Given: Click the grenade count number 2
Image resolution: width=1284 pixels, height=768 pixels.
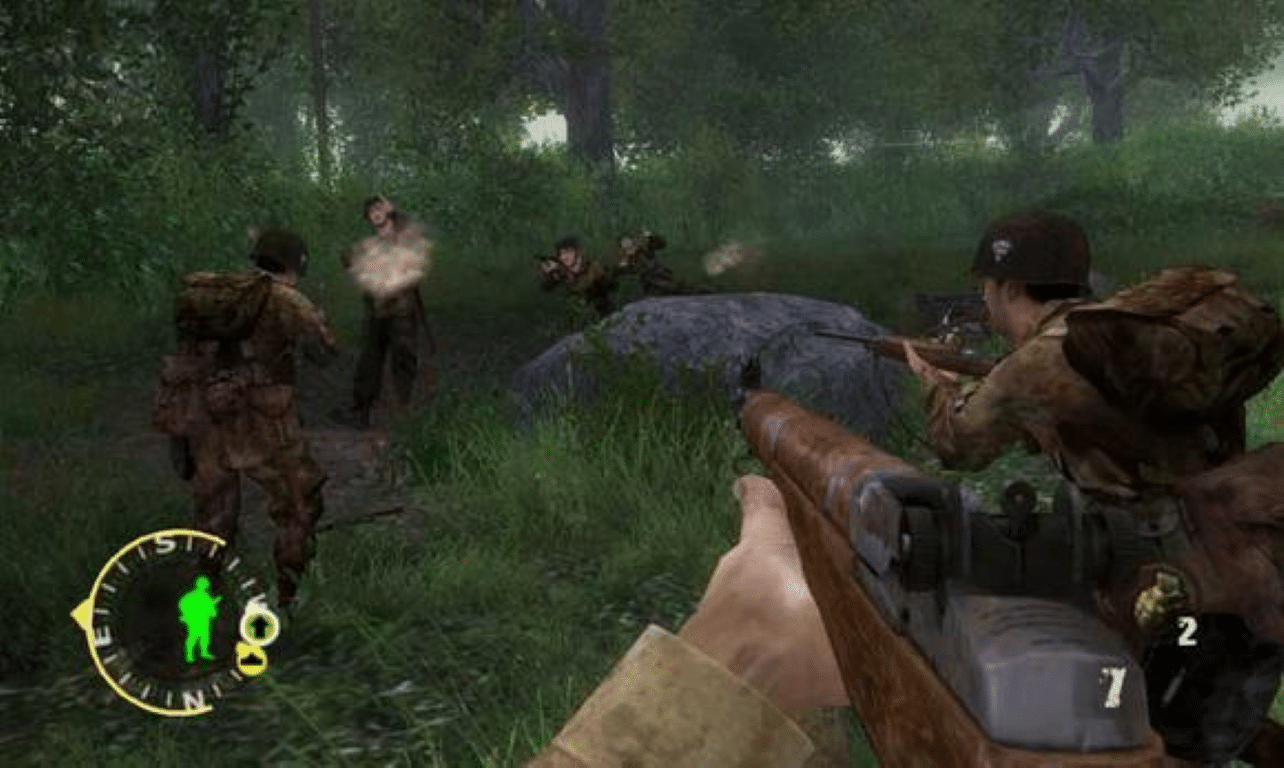Looking at the screenshot, I should 1188,631.
